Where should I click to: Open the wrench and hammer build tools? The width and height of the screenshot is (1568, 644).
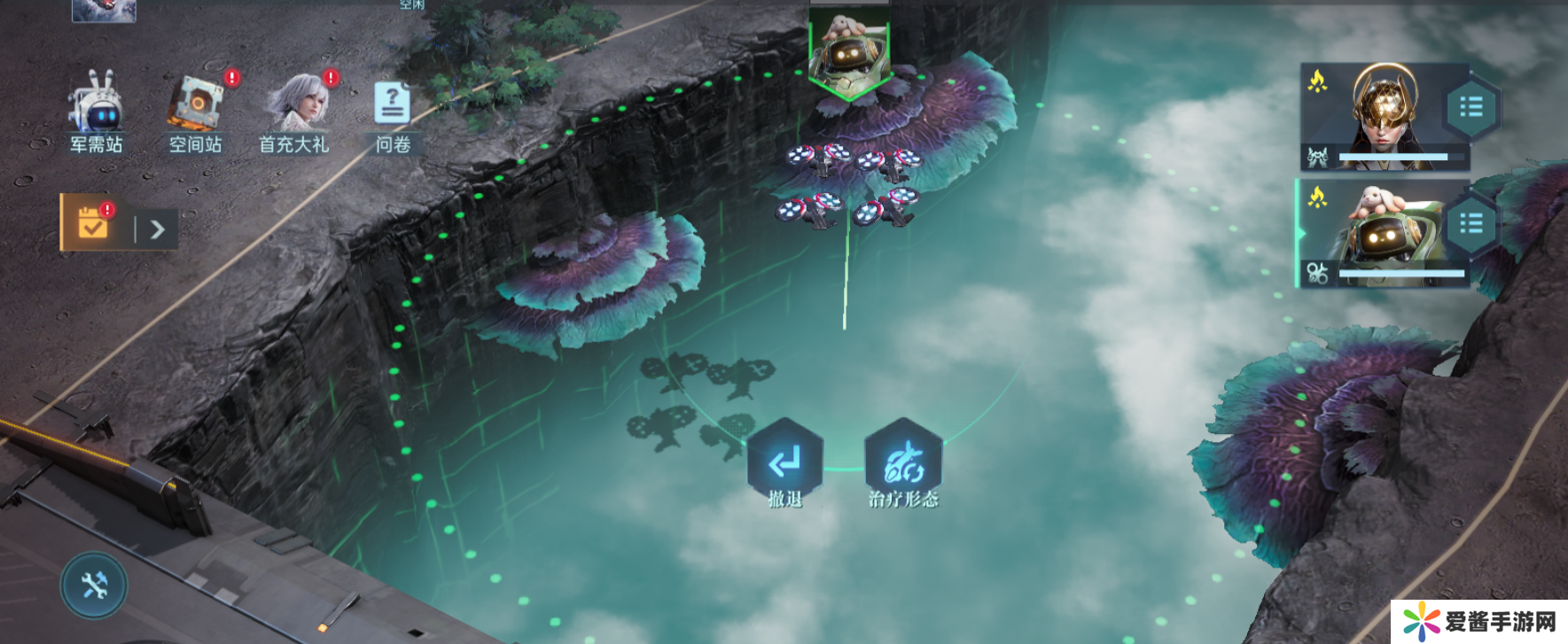[94, 586]
